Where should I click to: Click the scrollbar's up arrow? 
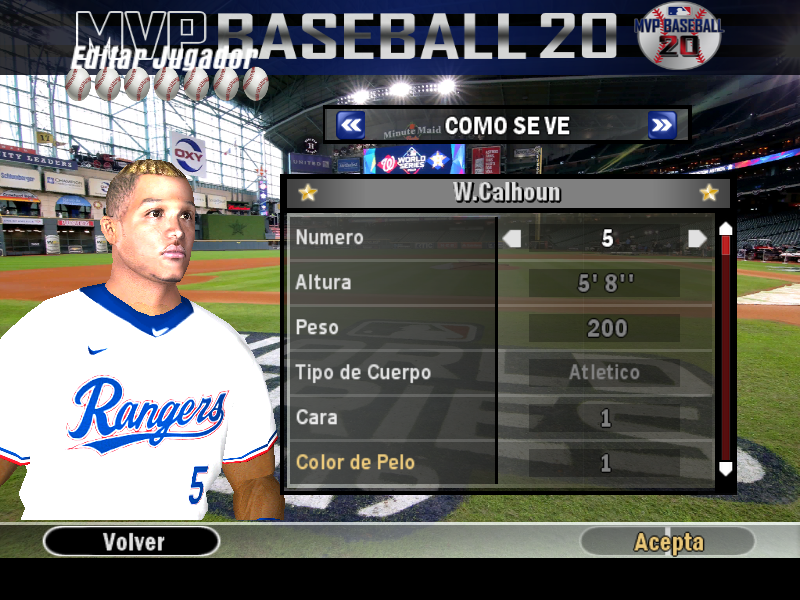coord(726,229)
